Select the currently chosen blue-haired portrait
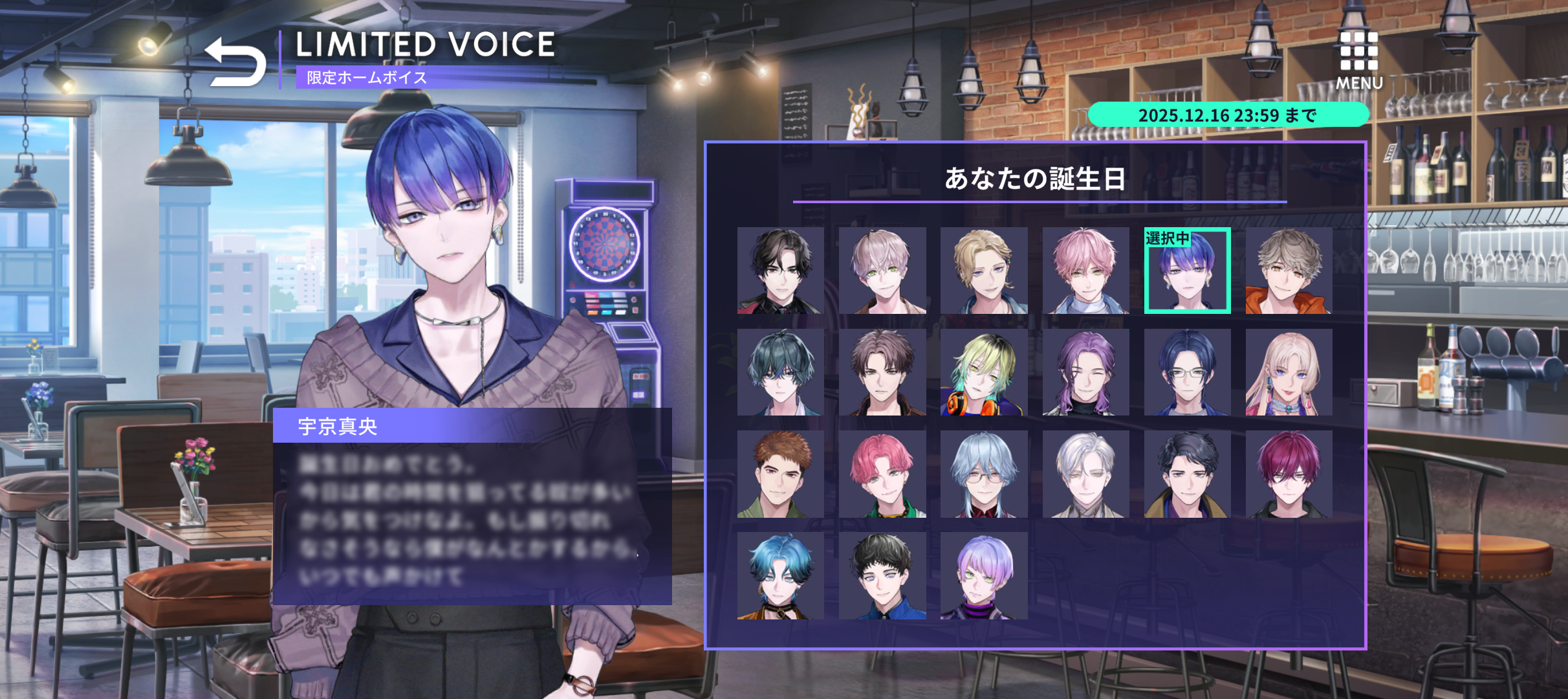The height and width of the screenshot is (699, 1568). (1188, 271)
